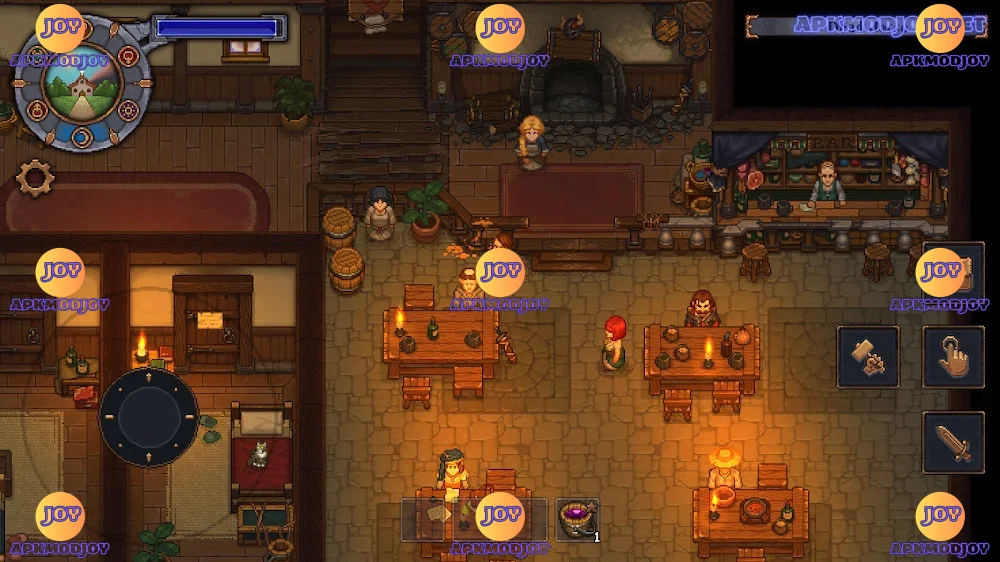Screen dimensions: 1000x562
Task: Tap the round virtual joystick pad
Action: pos(149,417)
